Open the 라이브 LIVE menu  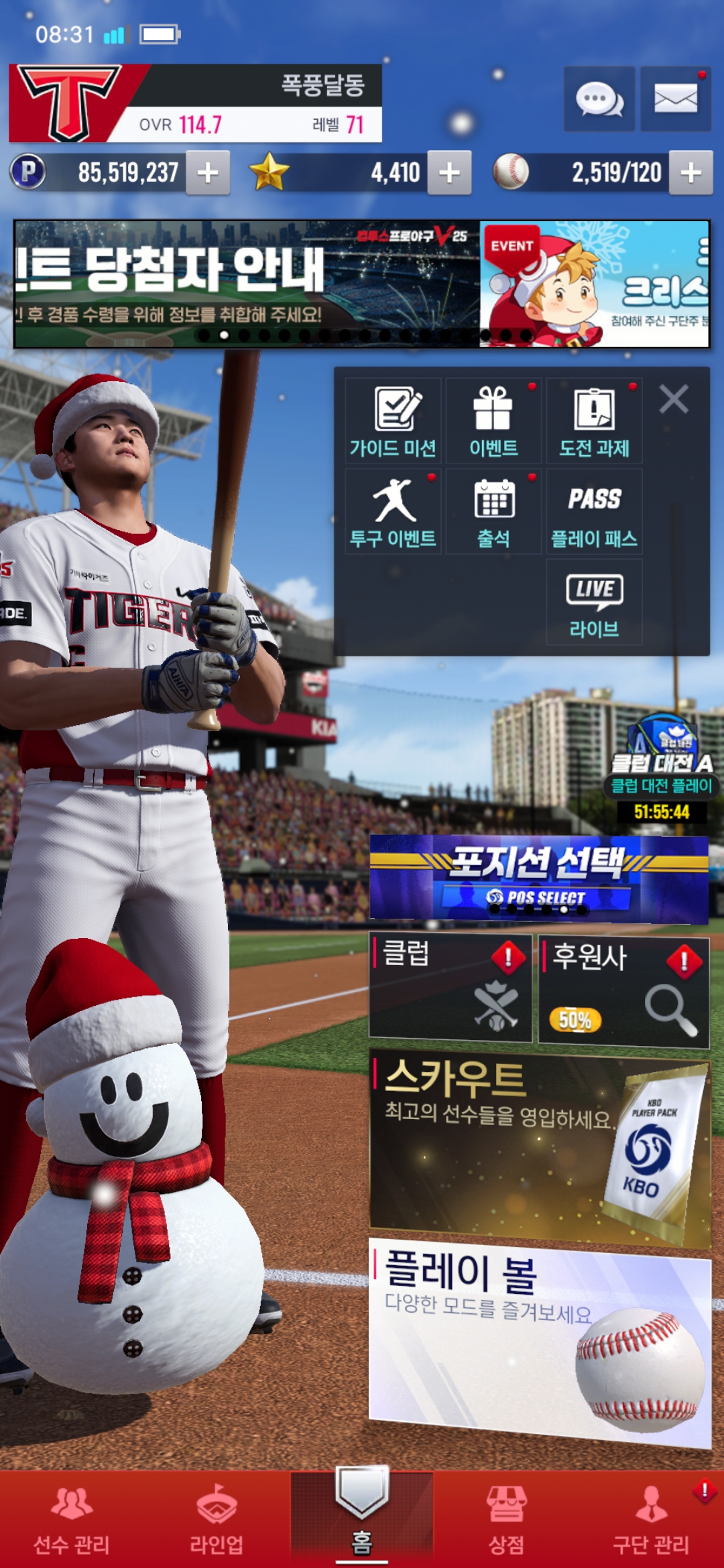tap(594, 602)
